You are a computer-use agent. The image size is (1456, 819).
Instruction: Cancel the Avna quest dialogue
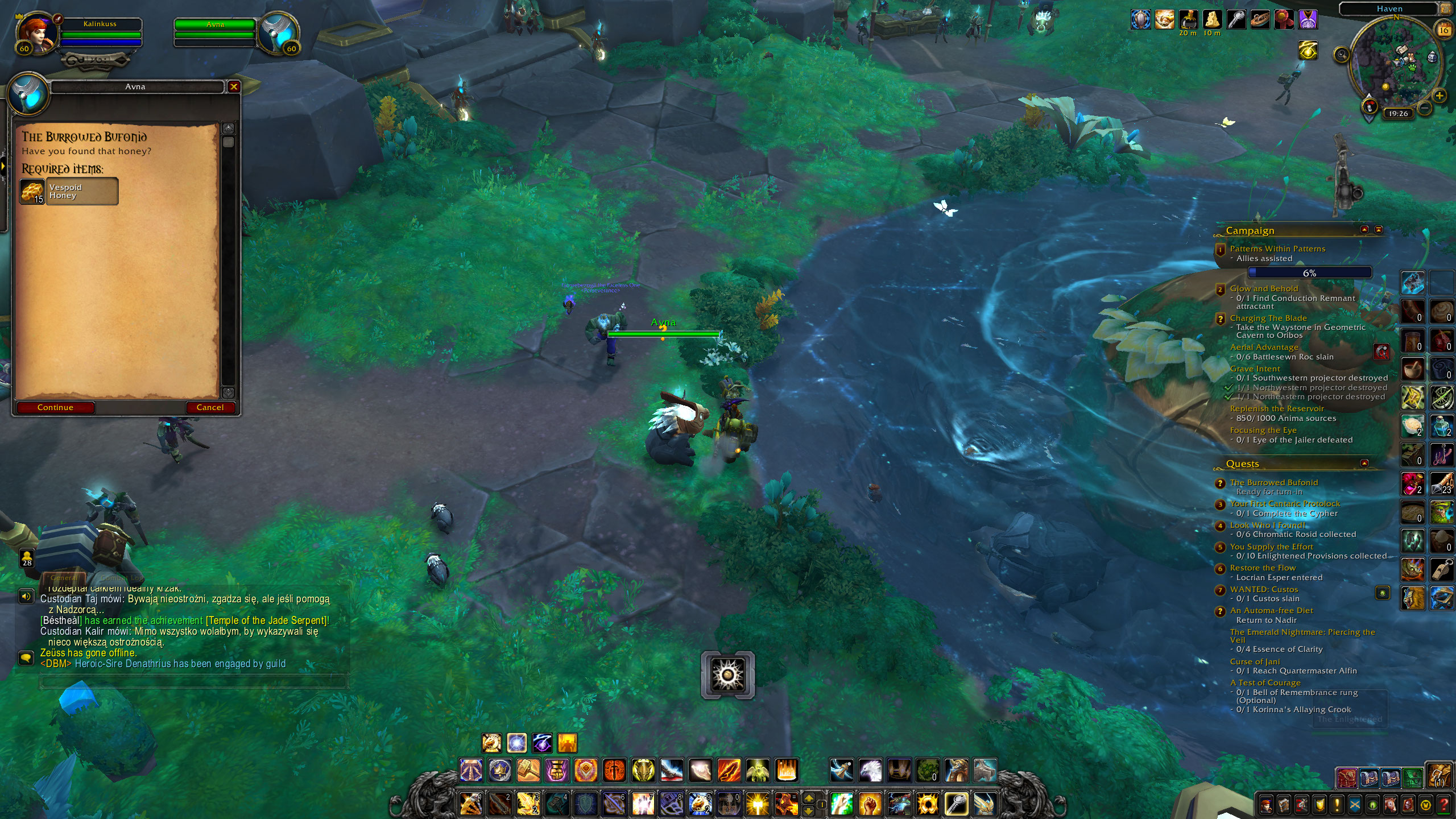[210, 407]
